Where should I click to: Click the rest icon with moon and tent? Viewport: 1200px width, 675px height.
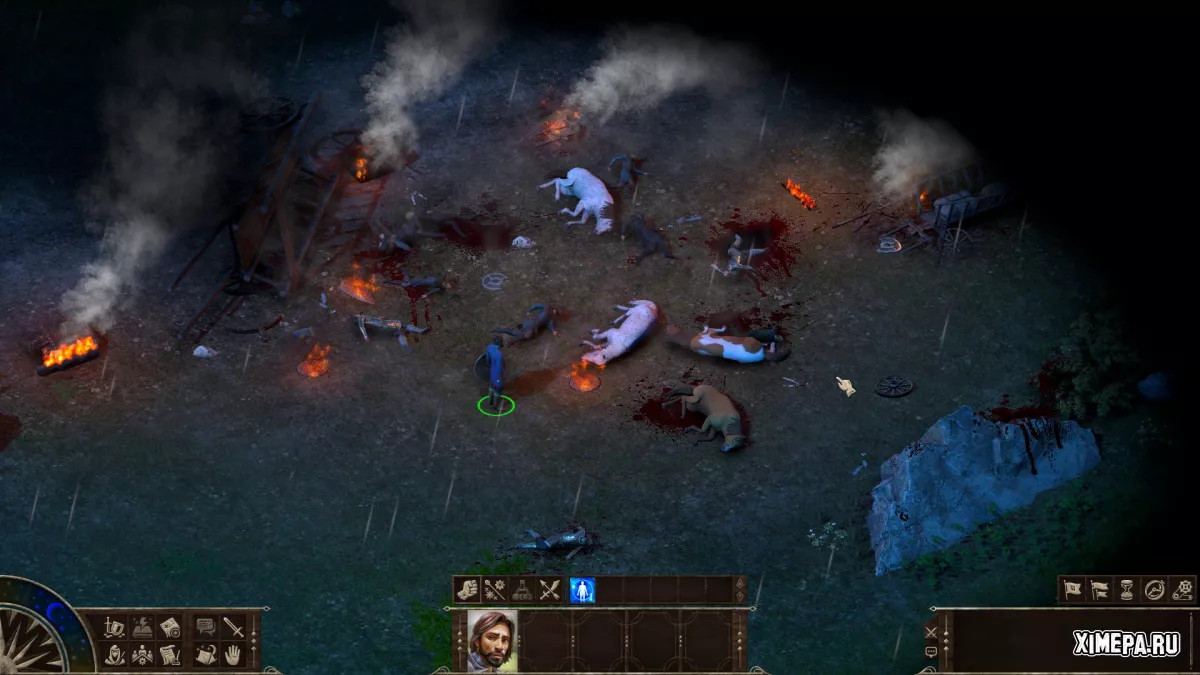point(206,655)
